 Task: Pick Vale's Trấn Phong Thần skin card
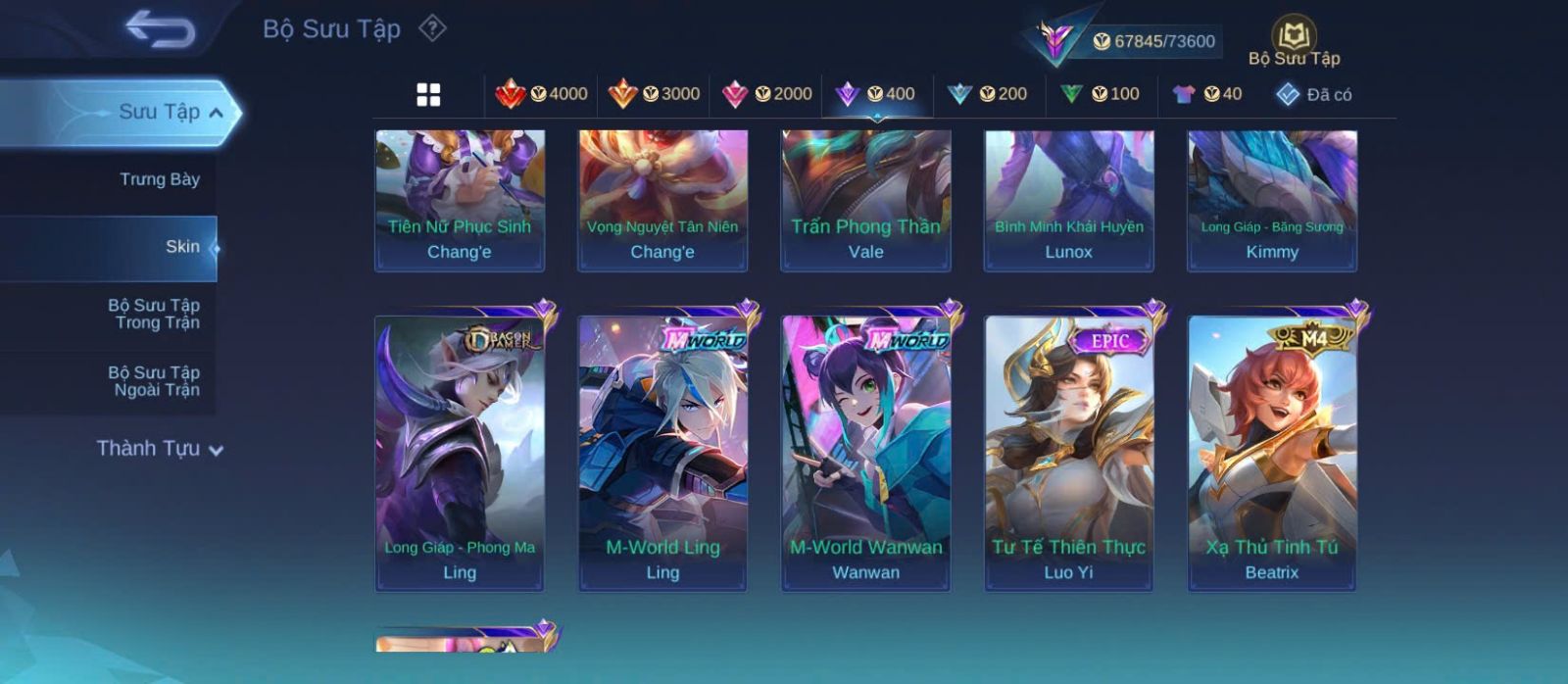[865, 200]
